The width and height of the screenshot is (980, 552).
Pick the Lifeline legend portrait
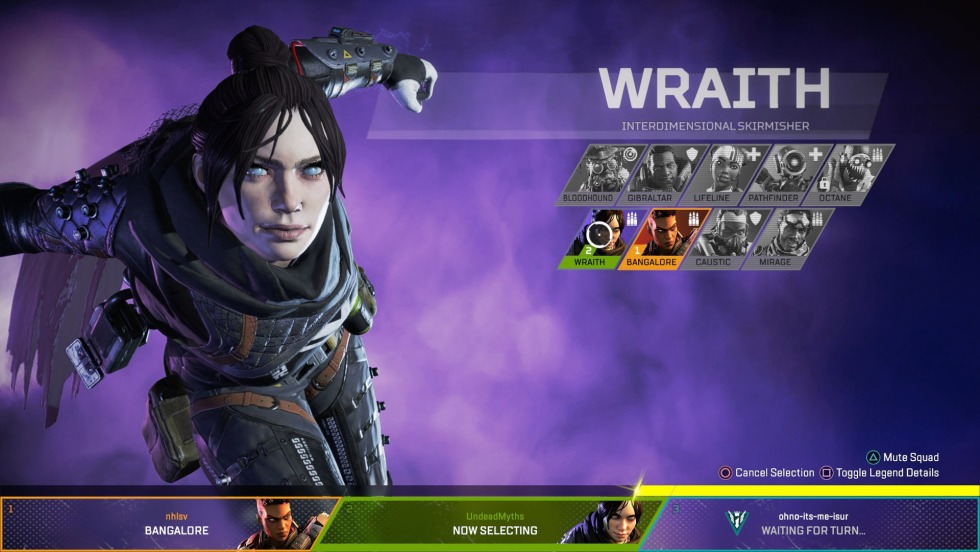724,172
